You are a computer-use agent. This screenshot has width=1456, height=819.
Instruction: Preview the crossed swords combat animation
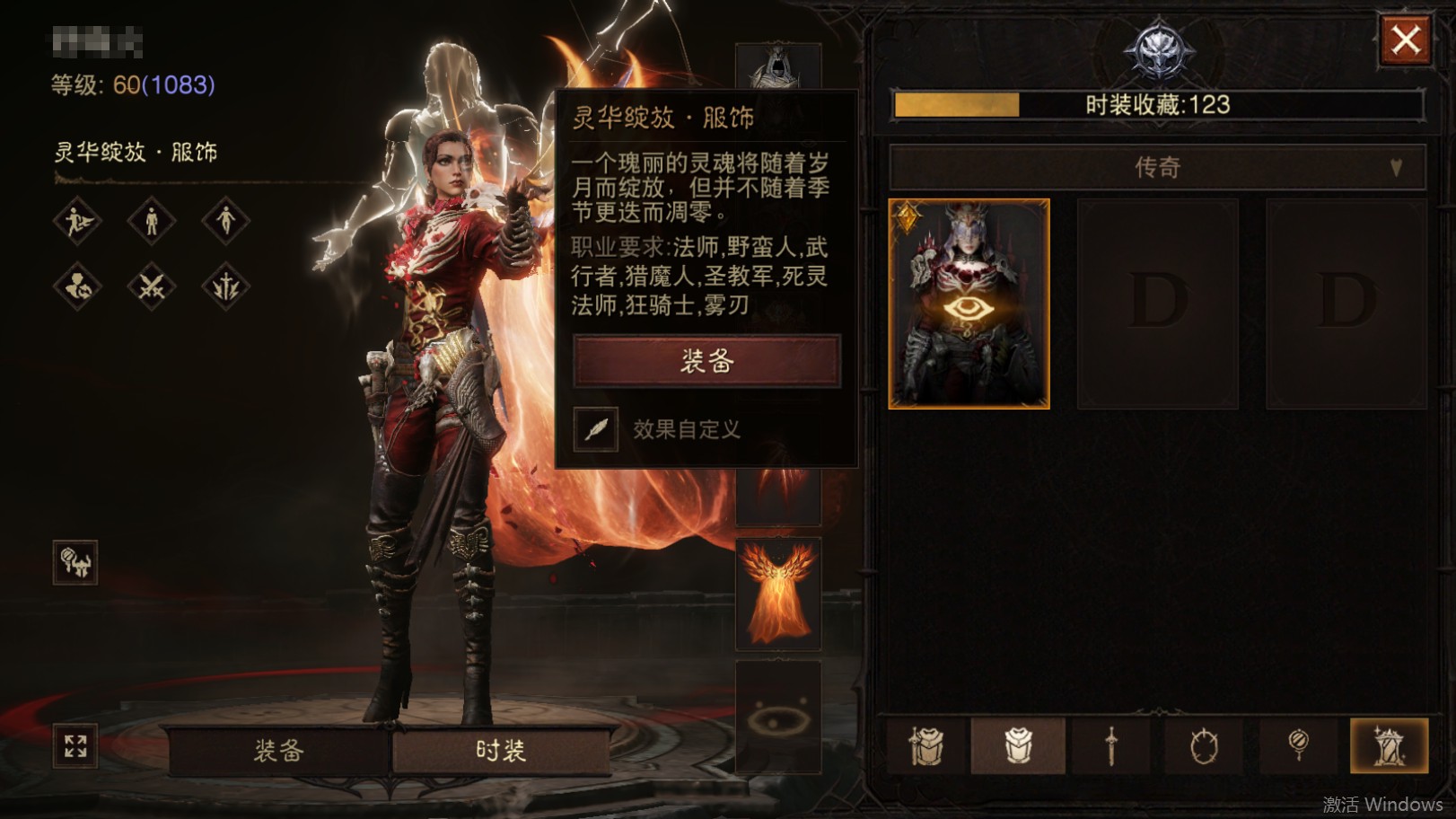pyautogui.click(x=151, y=287)
